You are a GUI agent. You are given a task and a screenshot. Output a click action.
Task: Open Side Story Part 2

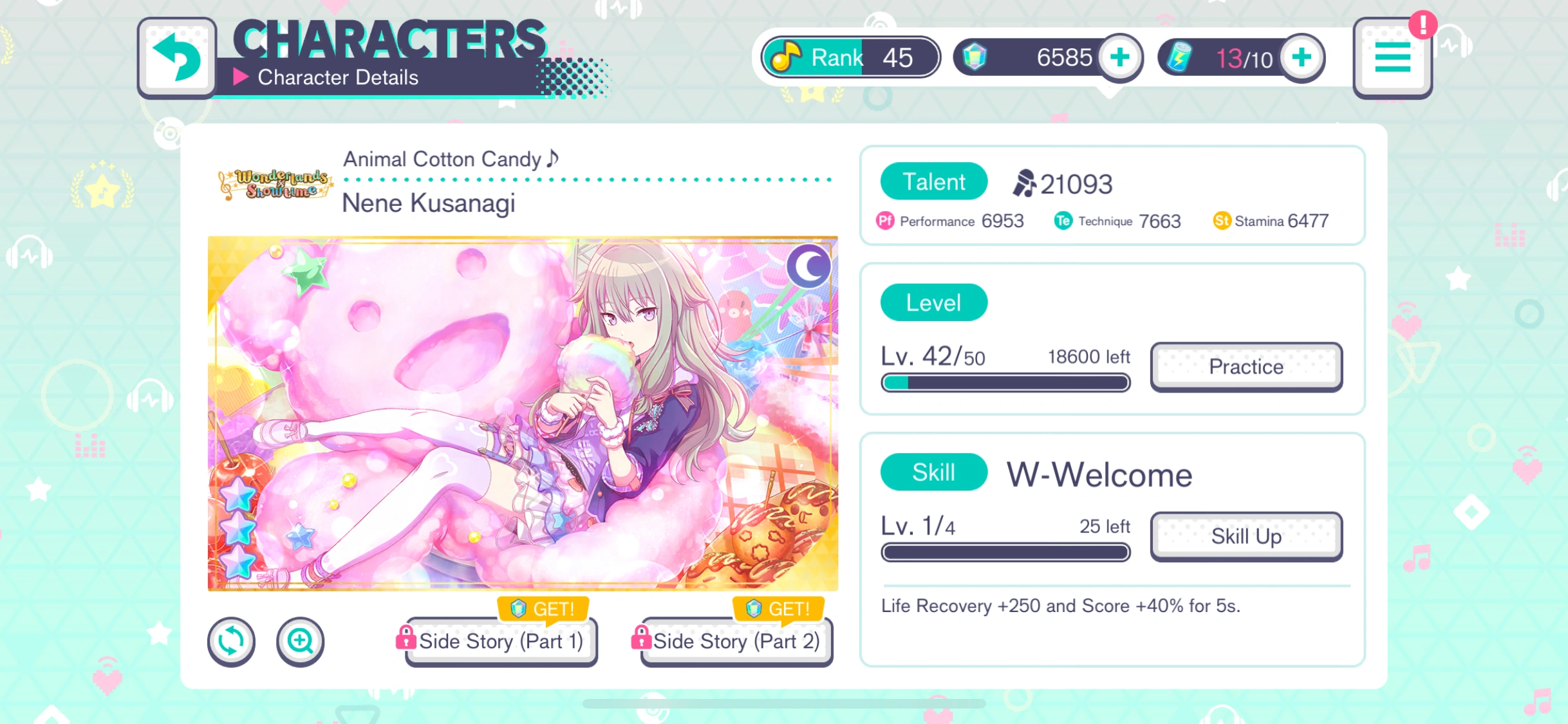pyautogui.click(x=736, y=641)
